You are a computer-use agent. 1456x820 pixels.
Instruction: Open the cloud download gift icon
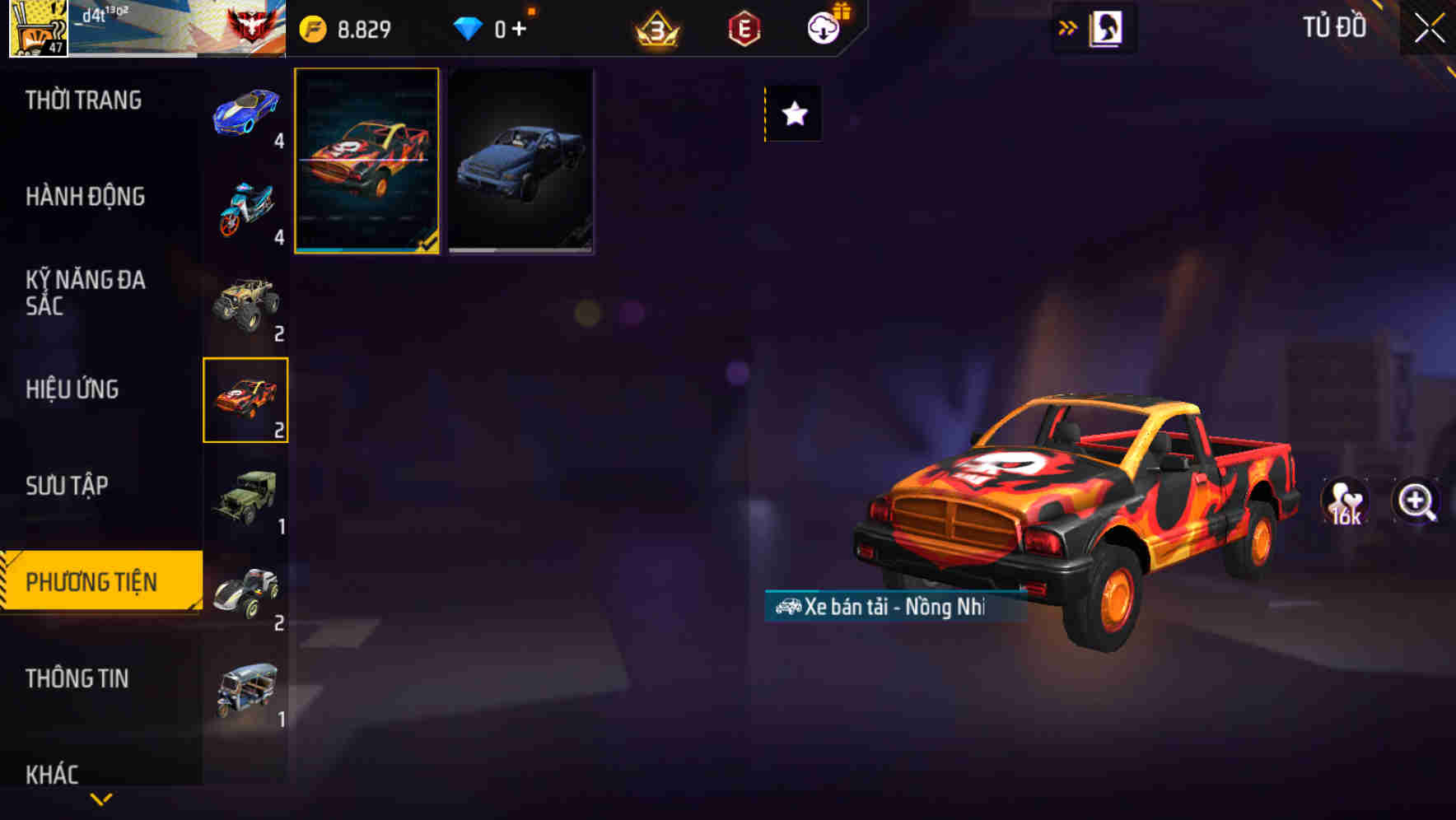click(x=824, y=26)
